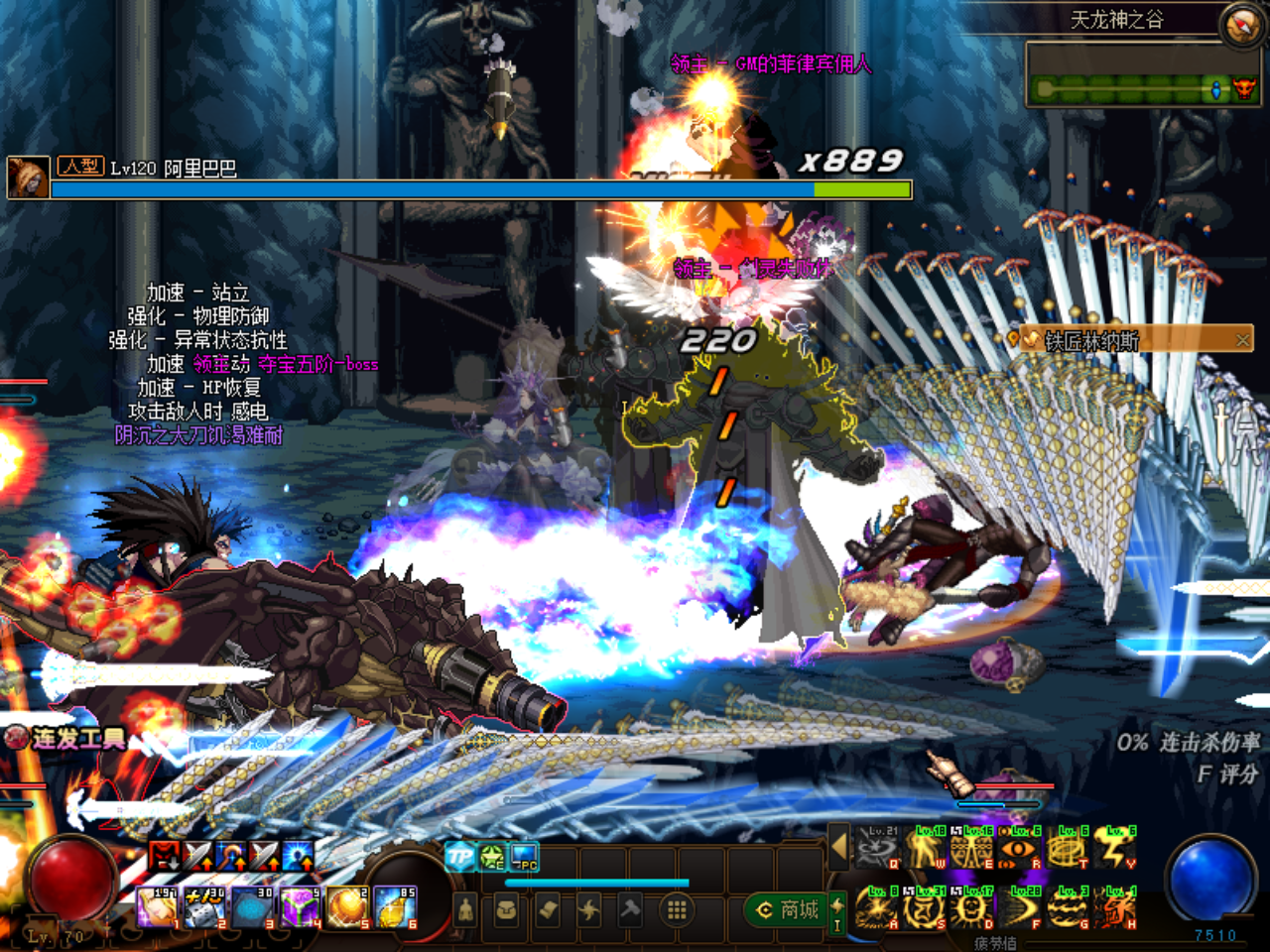
Task: Activate the lightning bolt skill on key Y
Action: point(1116,849)
